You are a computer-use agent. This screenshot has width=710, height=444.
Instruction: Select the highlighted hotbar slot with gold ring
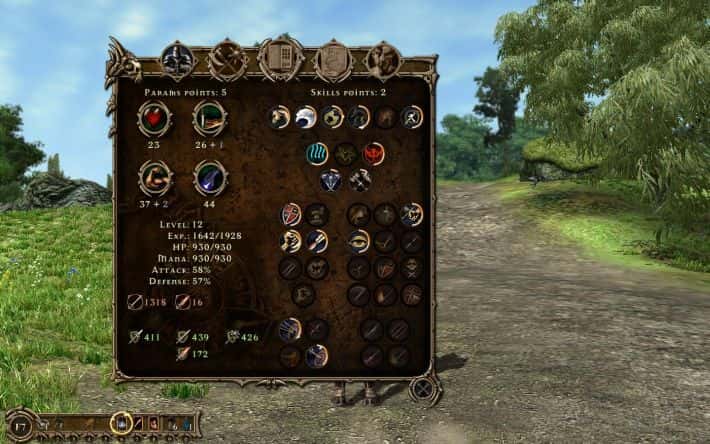[121, 423]
